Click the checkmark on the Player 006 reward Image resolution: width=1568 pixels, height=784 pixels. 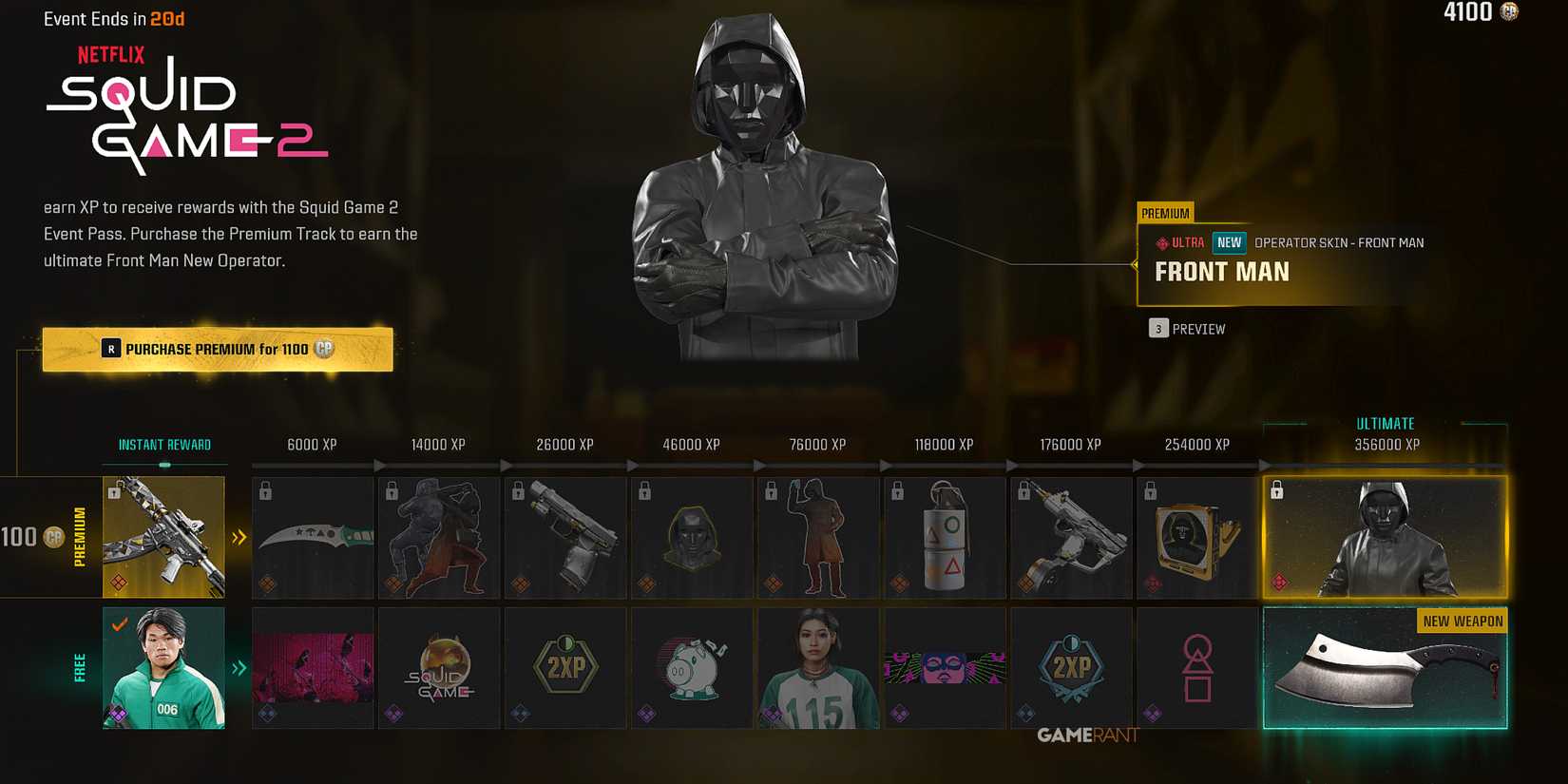(x=120, y=626)
